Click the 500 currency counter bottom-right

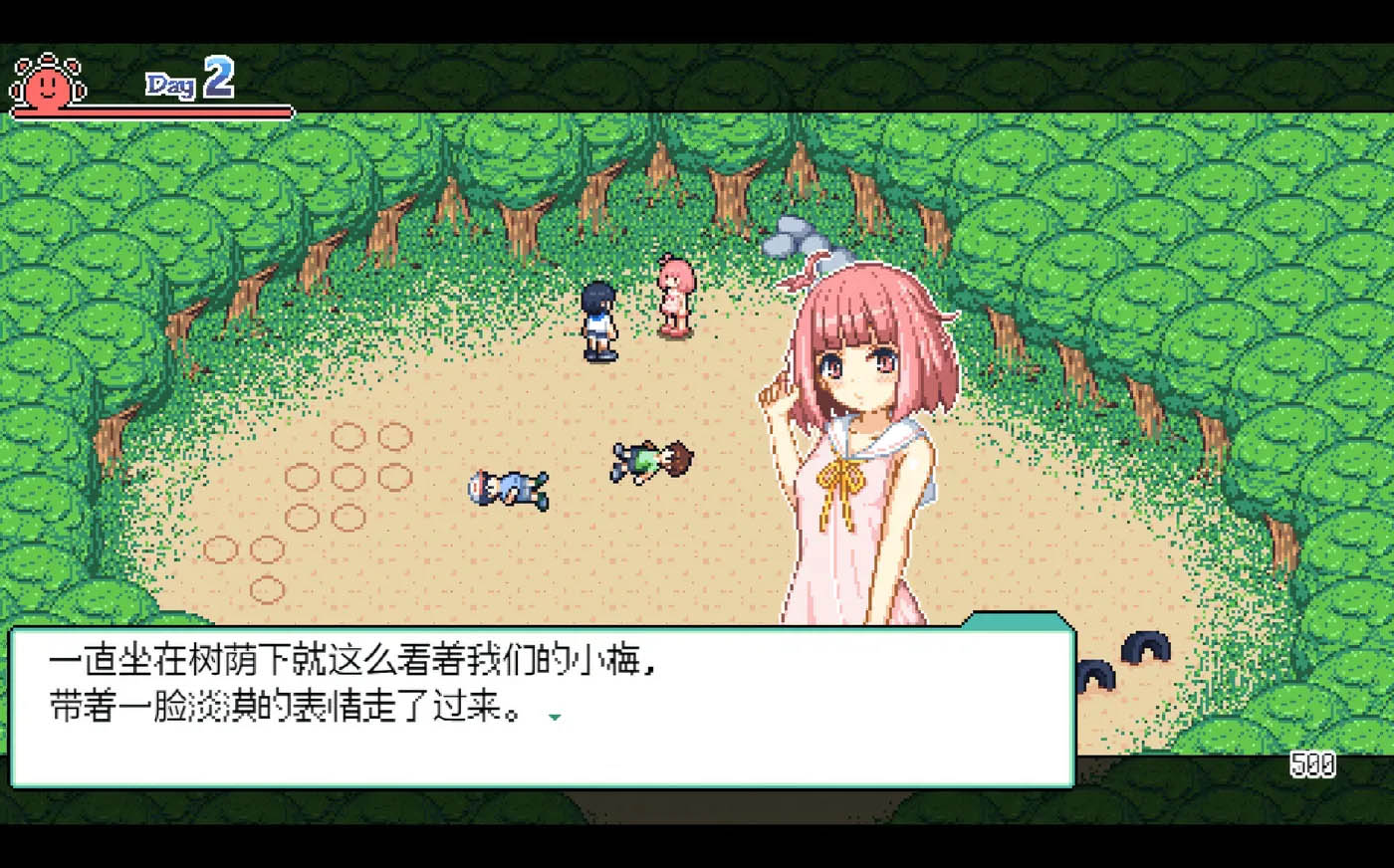coord(1312,764)
